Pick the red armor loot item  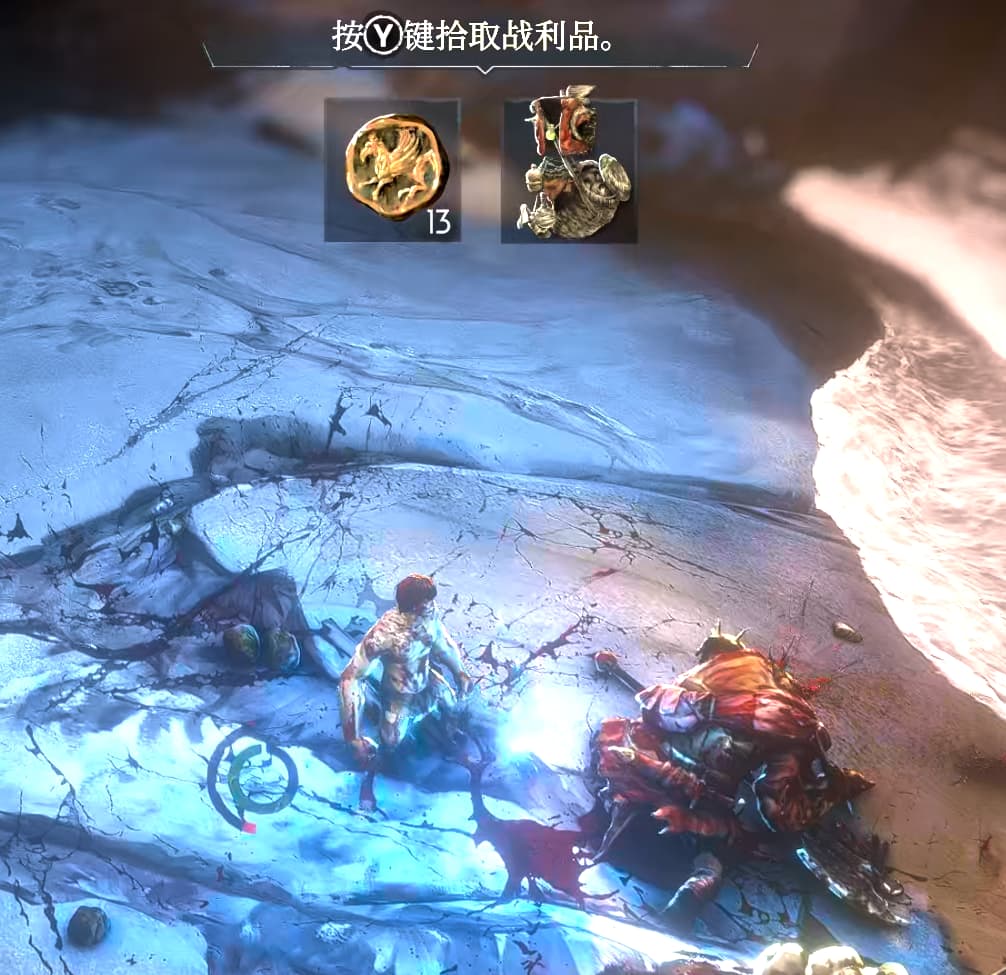coord(568,170)
